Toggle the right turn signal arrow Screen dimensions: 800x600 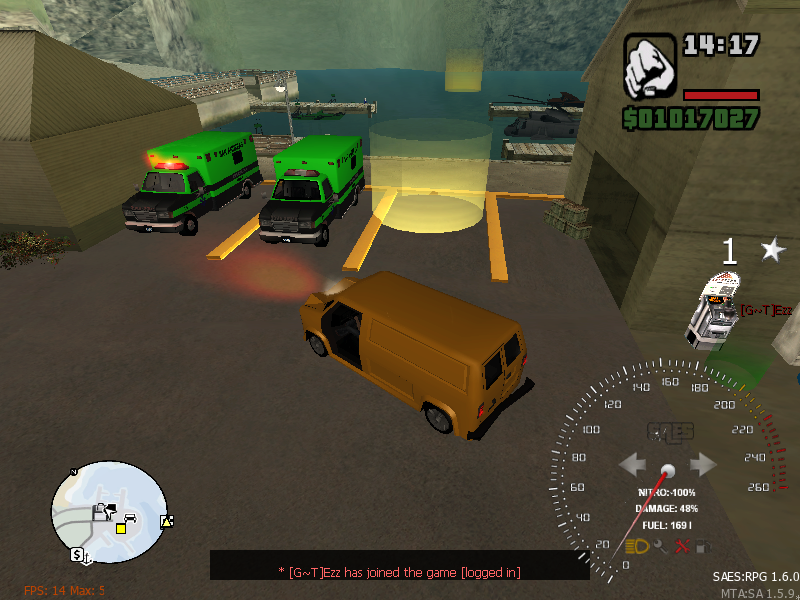click(703, 465)
